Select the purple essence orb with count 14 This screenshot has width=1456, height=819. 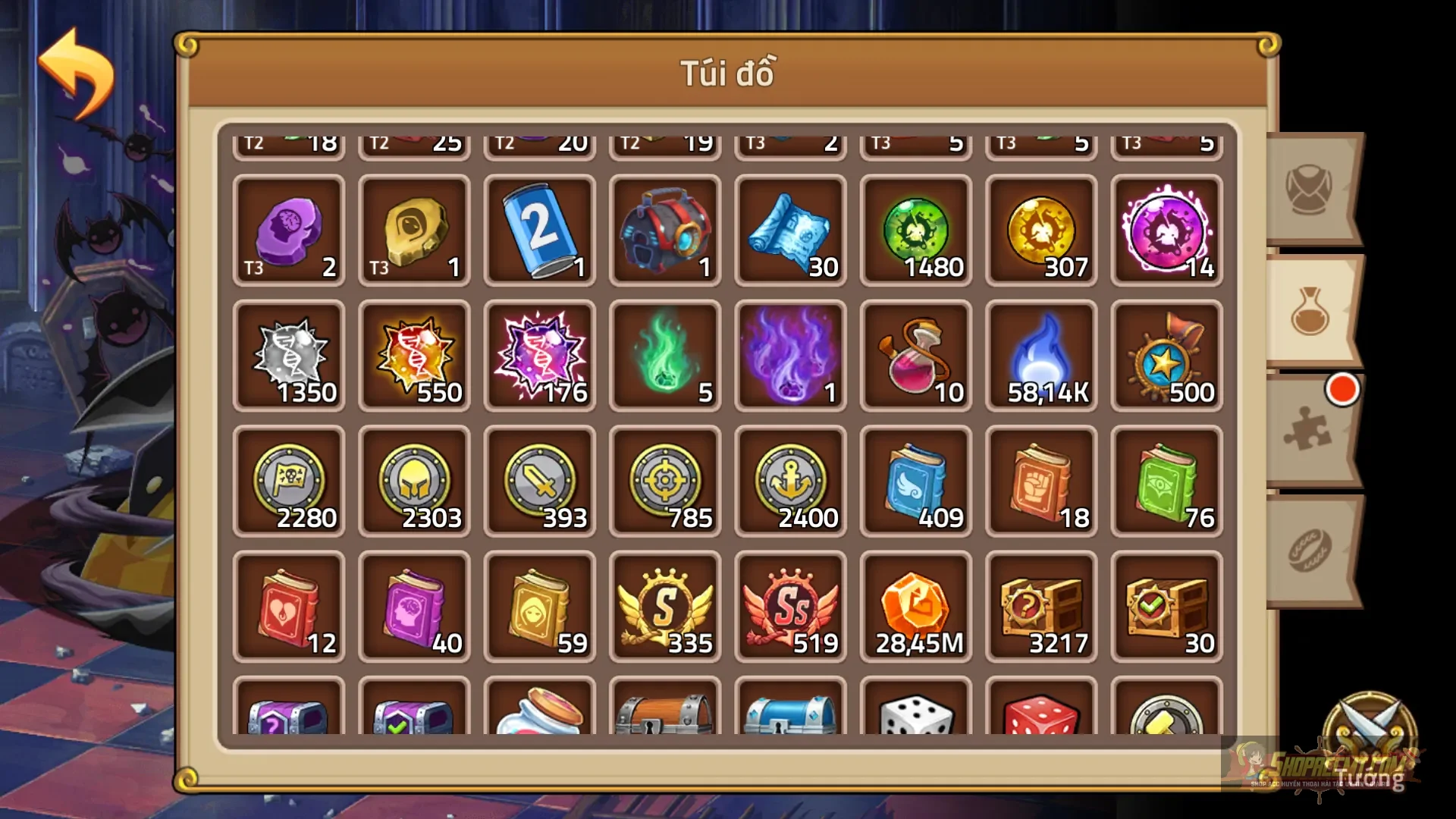(x=1166, y=231)
